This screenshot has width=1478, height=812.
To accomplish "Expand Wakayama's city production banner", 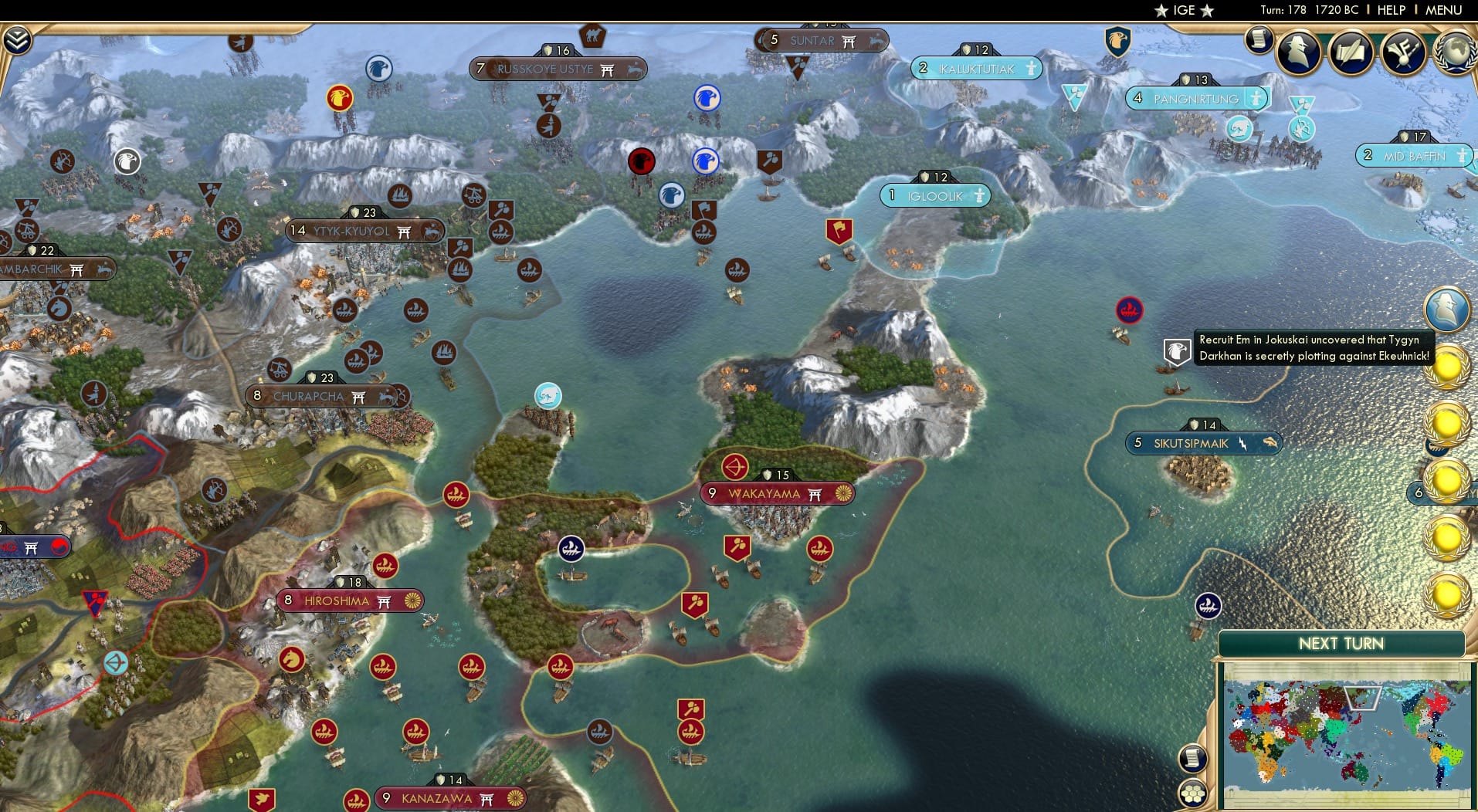I will point(778,492).
